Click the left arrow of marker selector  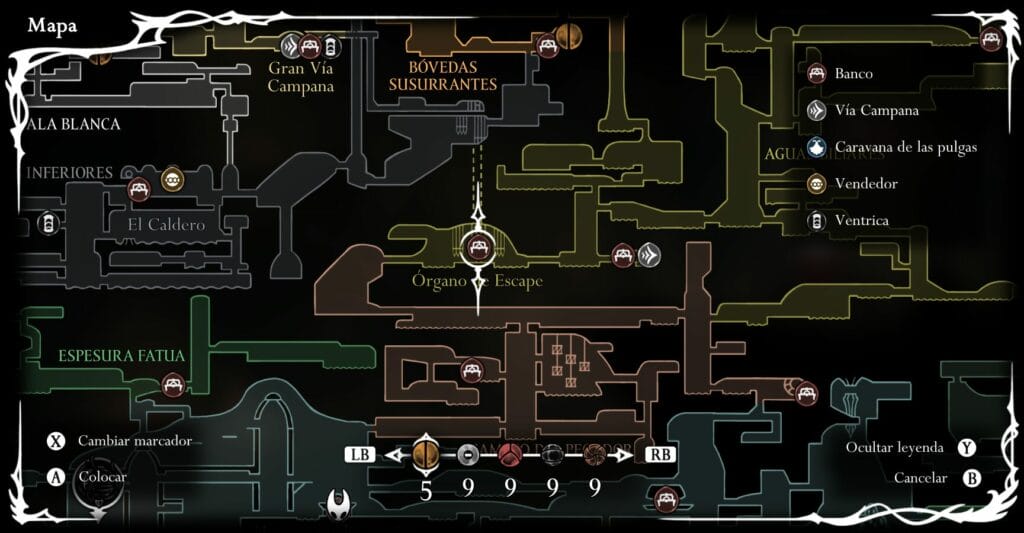(393, 455)
